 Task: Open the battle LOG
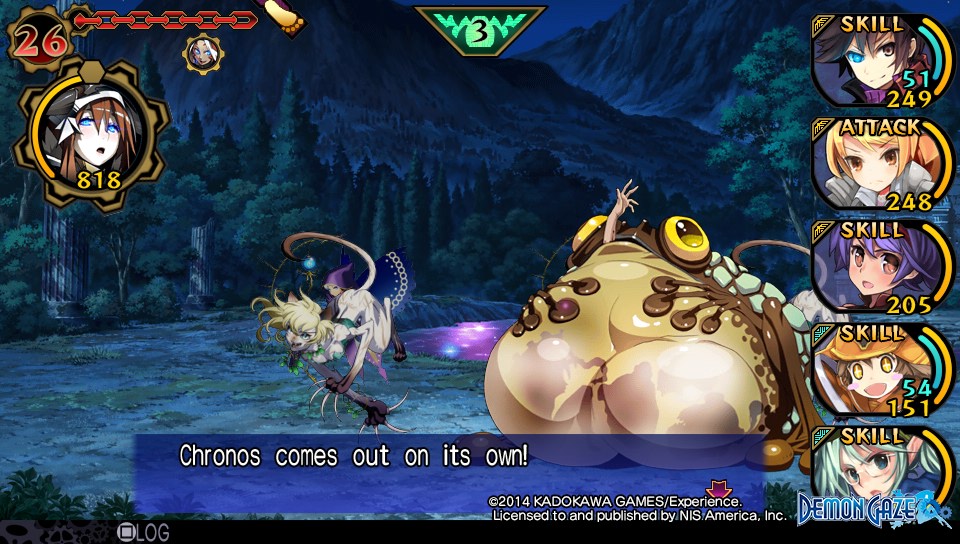143,533
